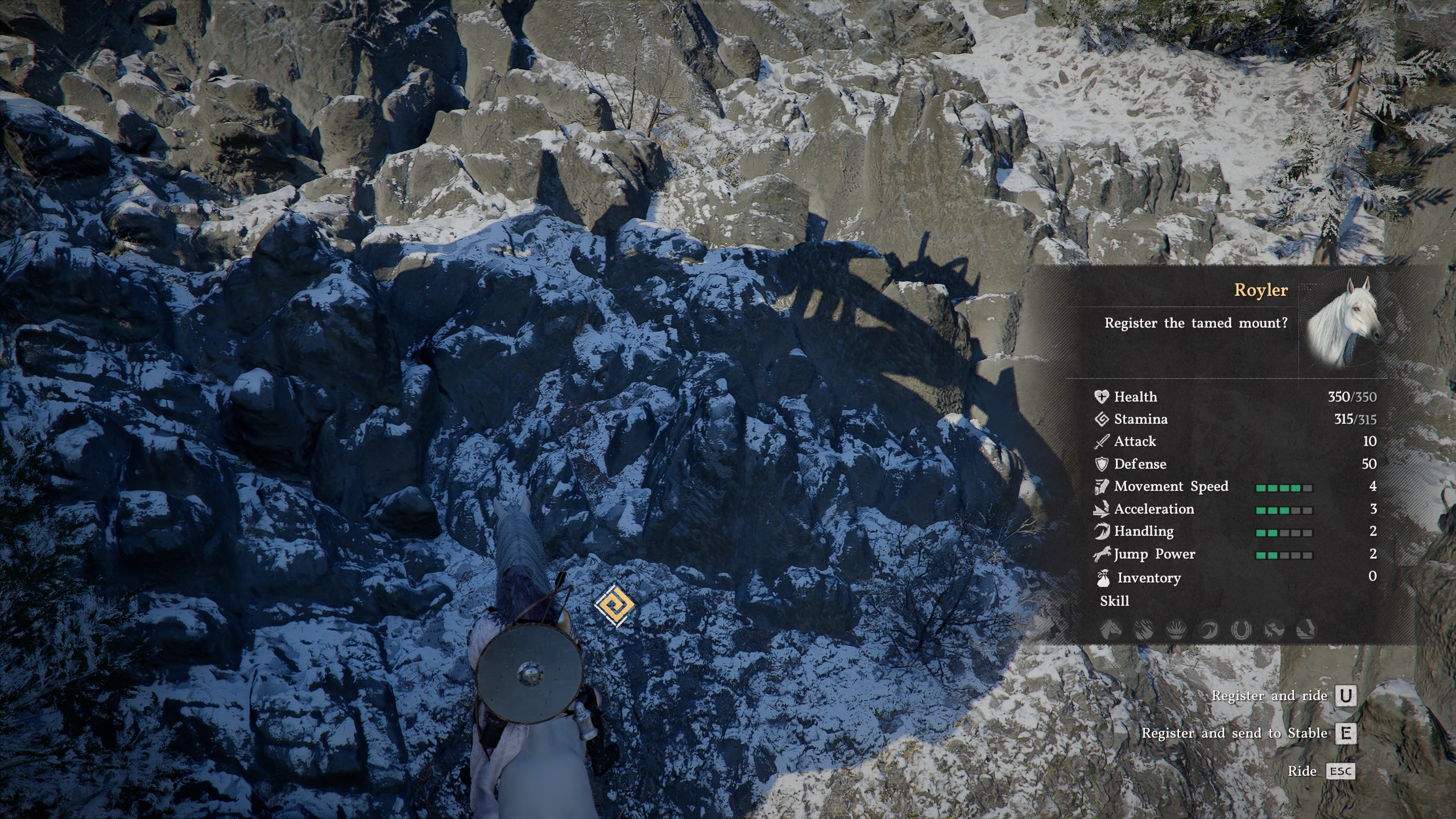Select the Attack sword icon

point(1102,441)
